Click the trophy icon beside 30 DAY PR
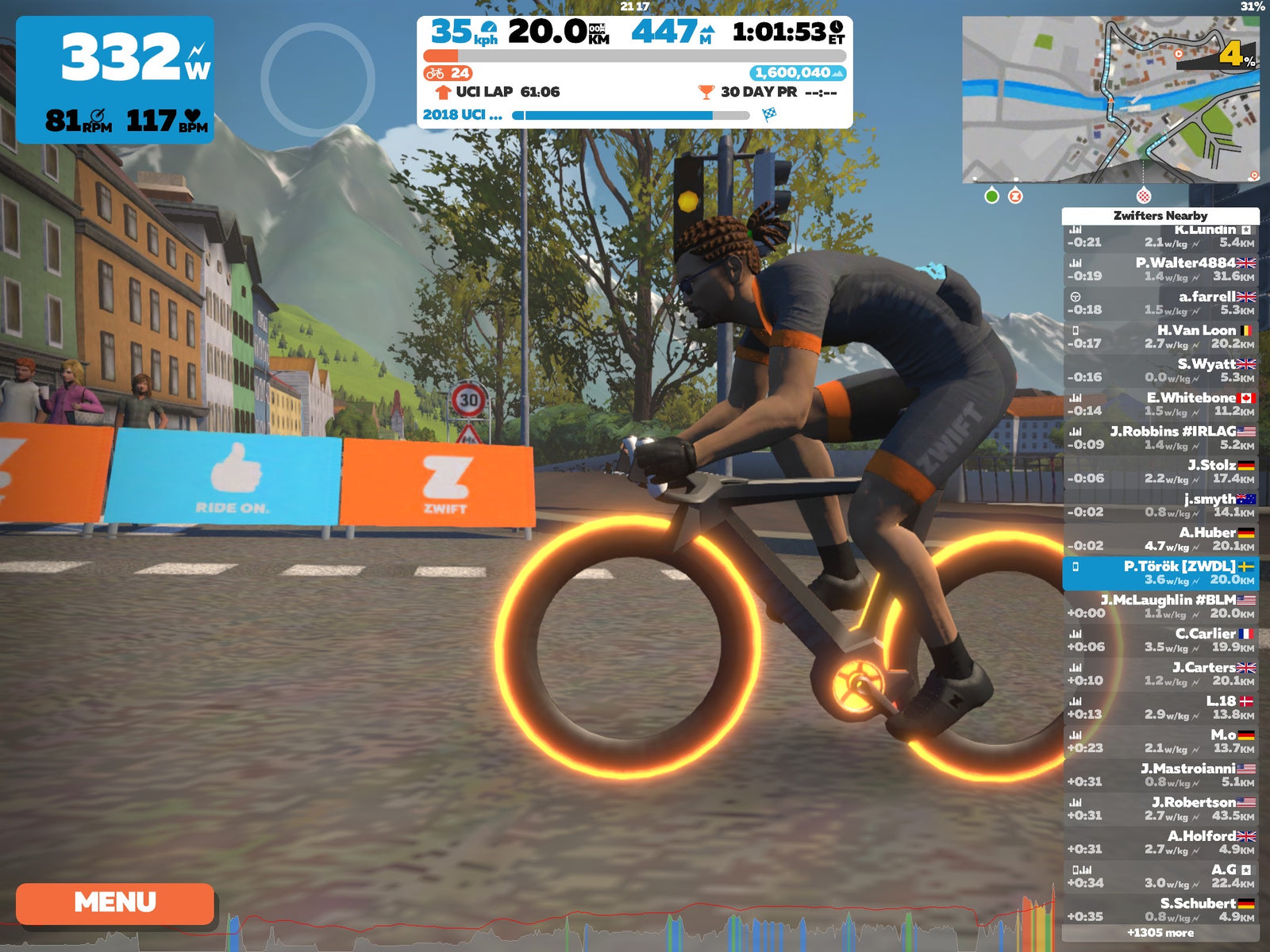This screenshot has width=1270, height=952. tap(705, 94)
